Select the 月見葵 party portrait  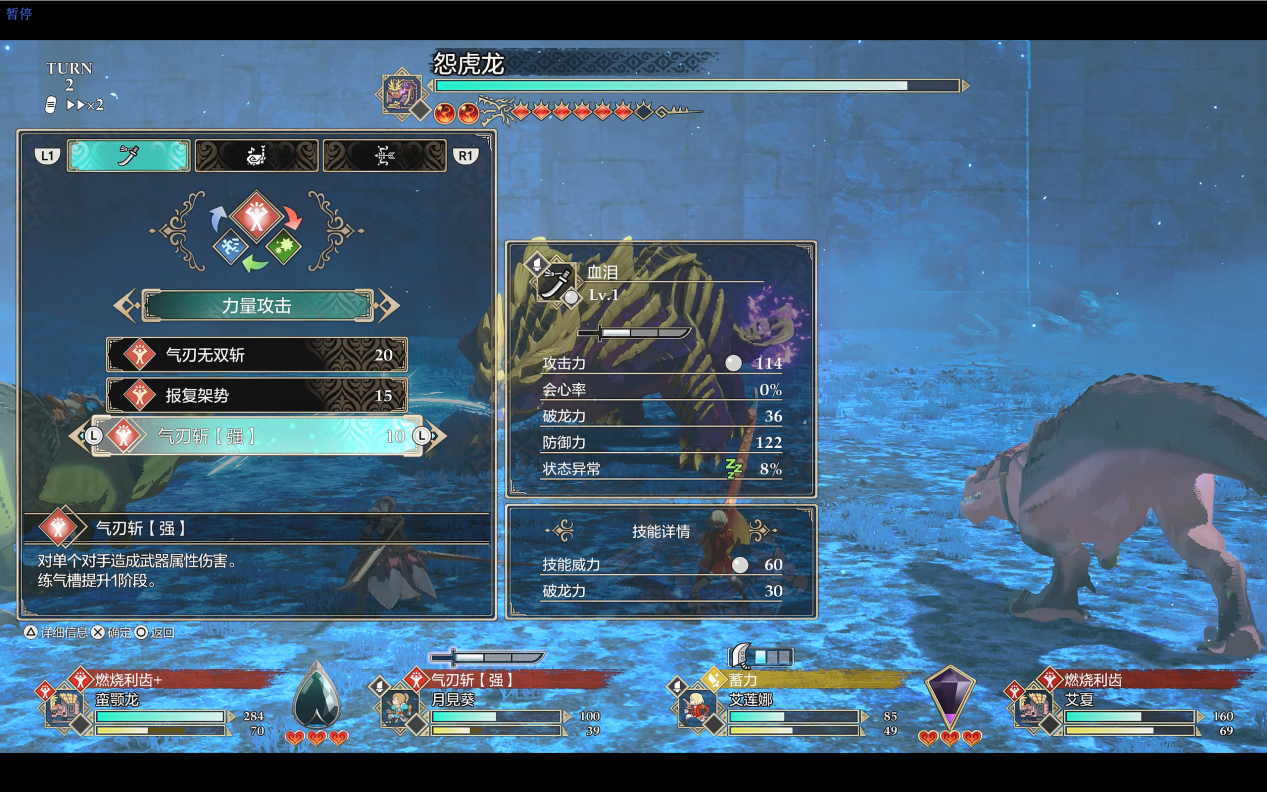(400, 708)
